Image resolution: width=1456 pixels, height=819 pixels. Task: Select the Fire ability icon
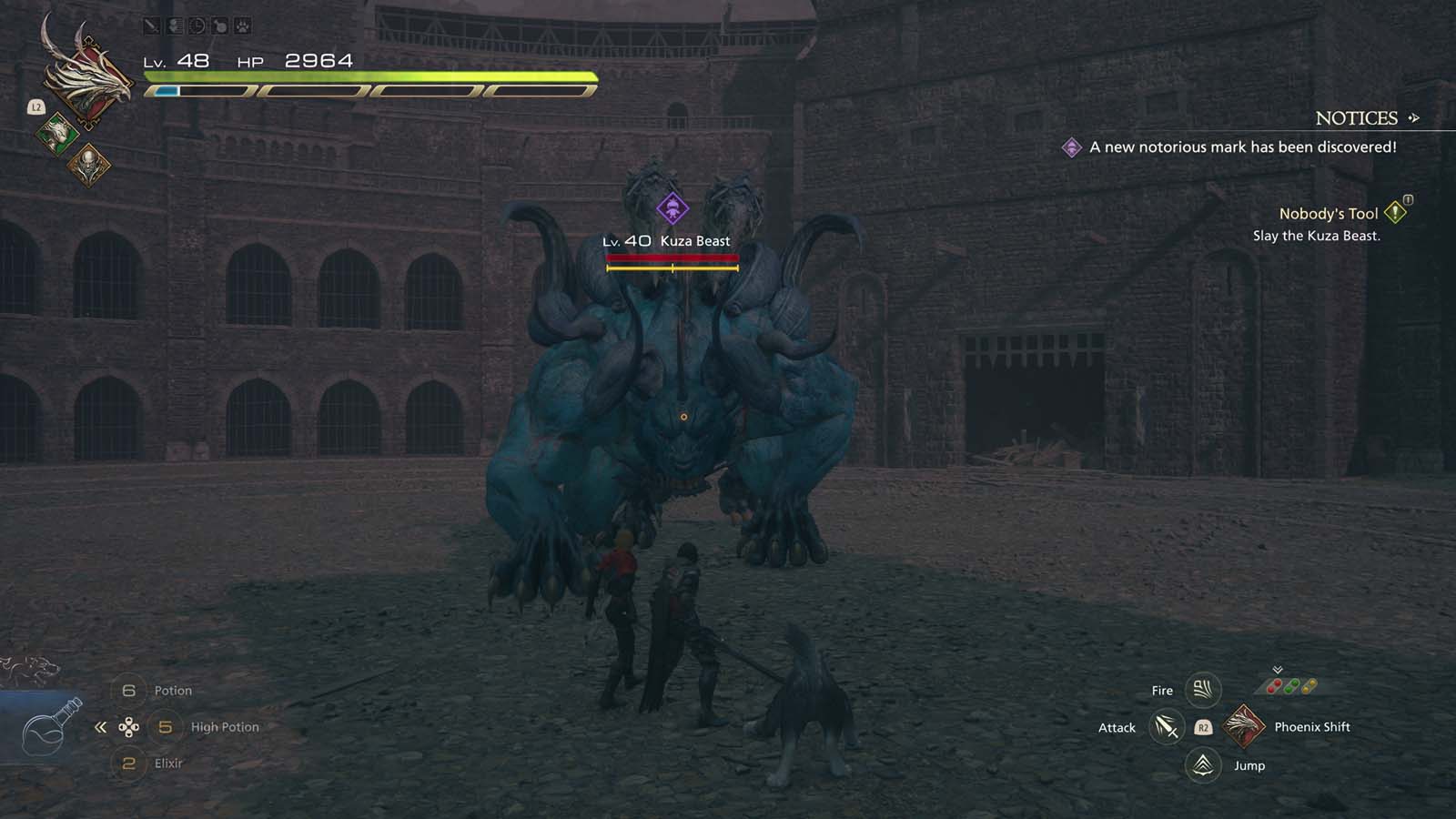(1201, 690)
